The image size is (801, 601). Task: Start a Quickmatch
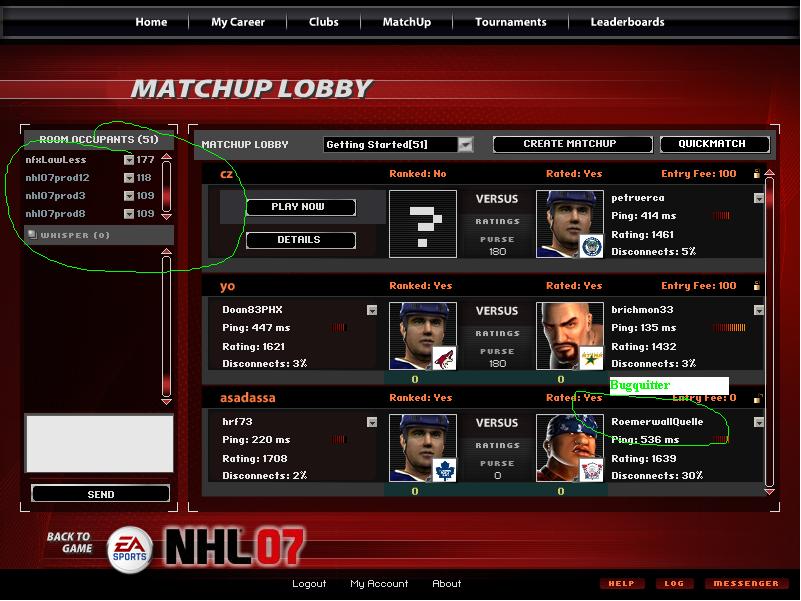(710, 144)
